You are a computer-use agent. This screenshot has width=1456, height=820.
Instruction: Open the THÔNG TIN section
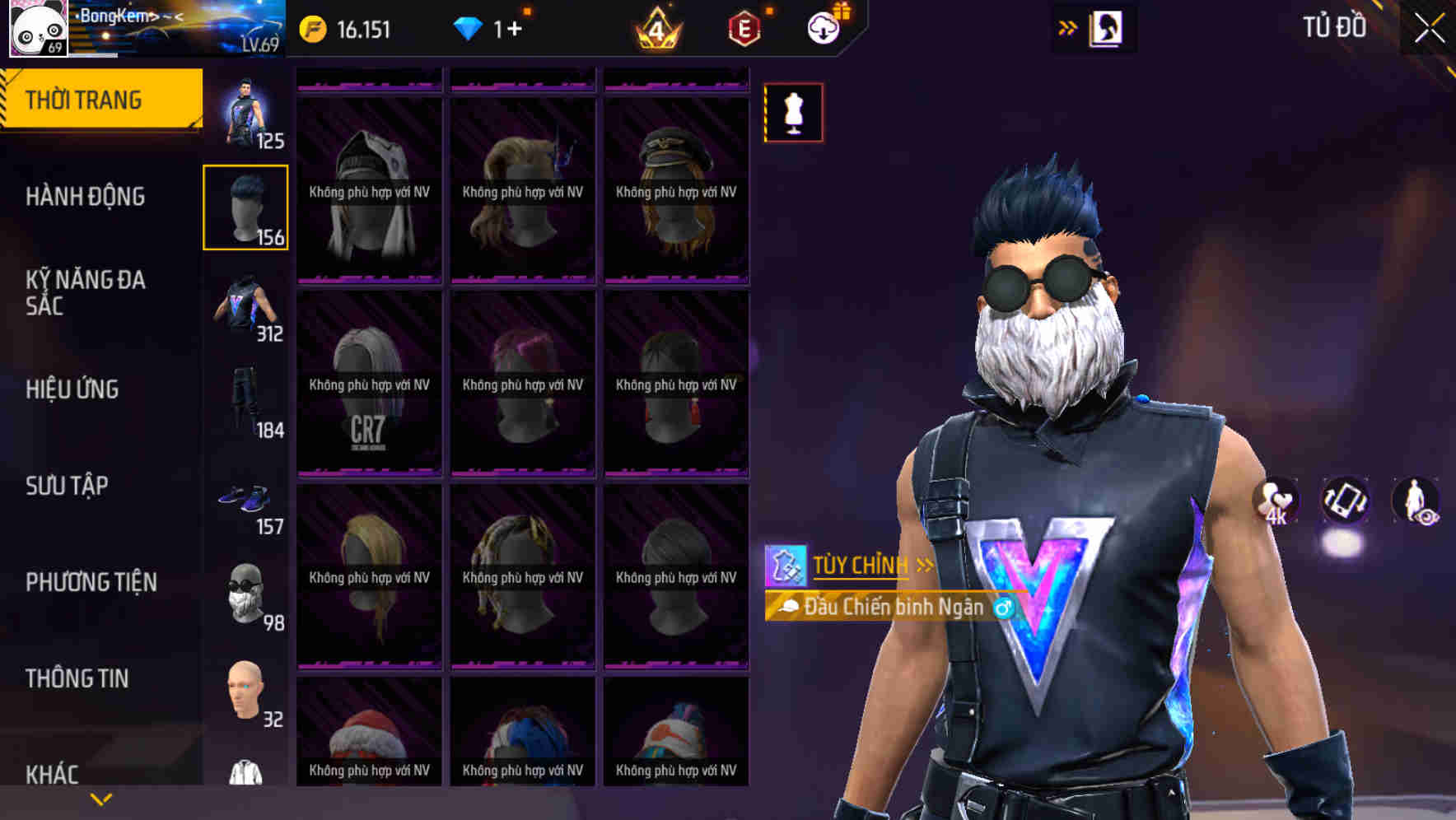point(77,678)
